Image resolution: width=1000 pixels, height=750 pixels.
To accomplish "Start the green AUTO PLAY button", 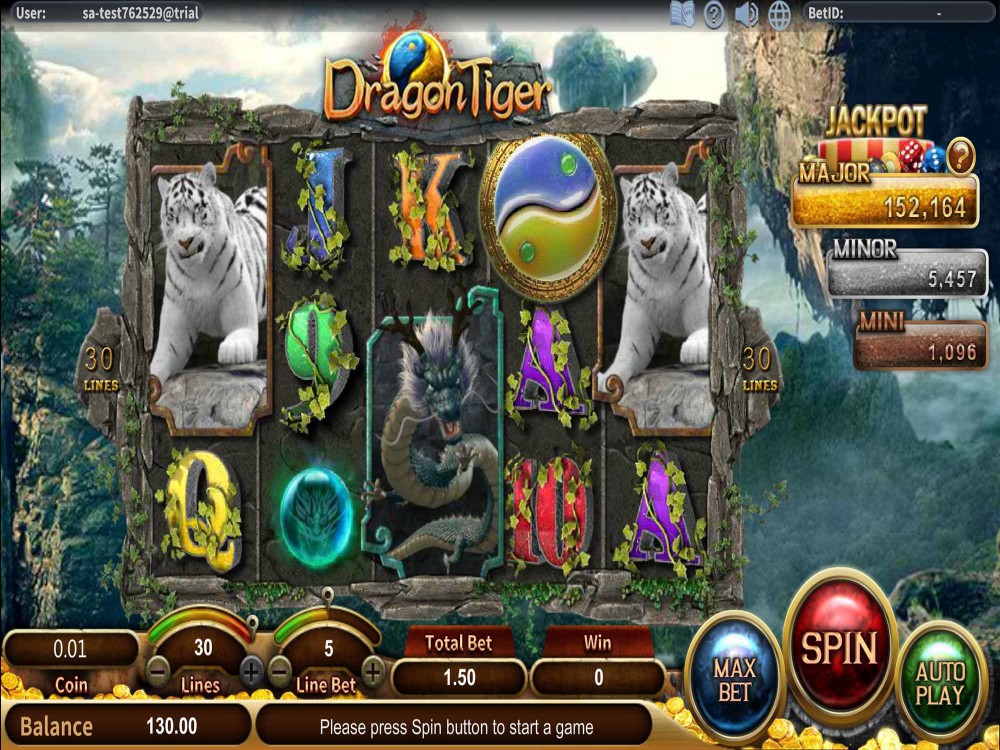I will pyautogui.click(x=940, y=683).
